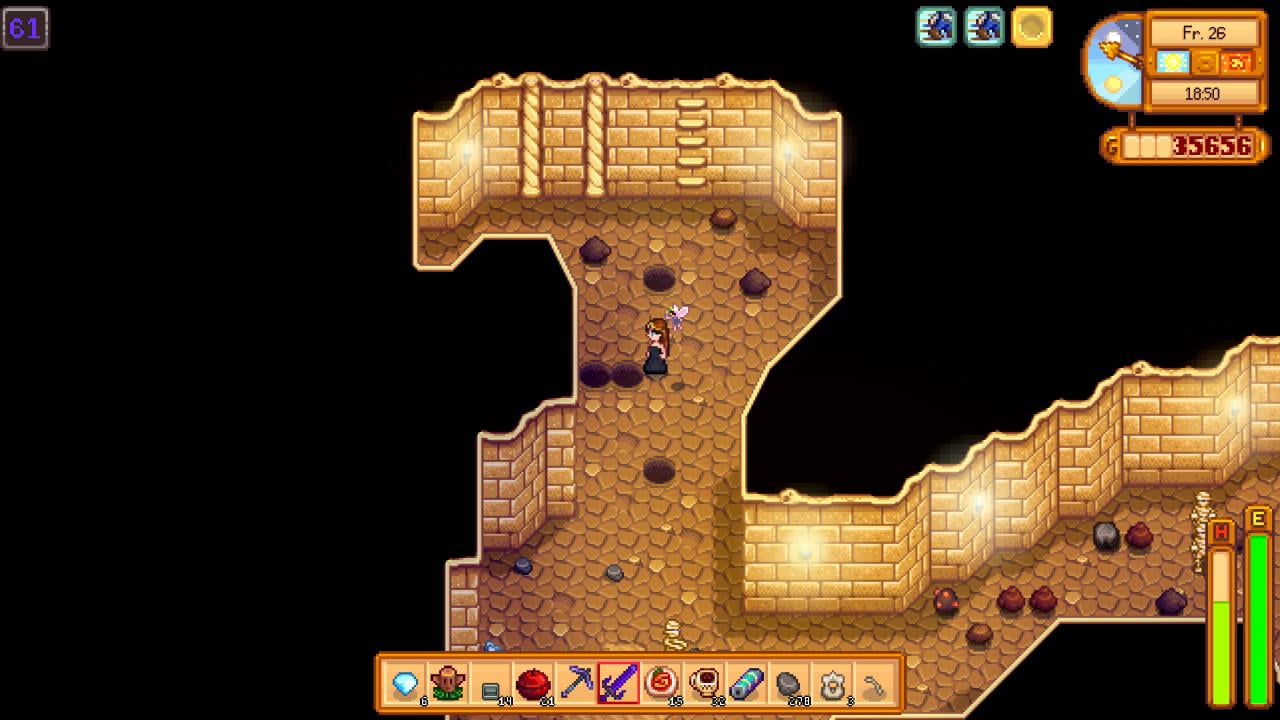Viewport: 1280px width, 720px height.
Task: Choose the spicy eel dish slot
Action: (x=661, y=684)
